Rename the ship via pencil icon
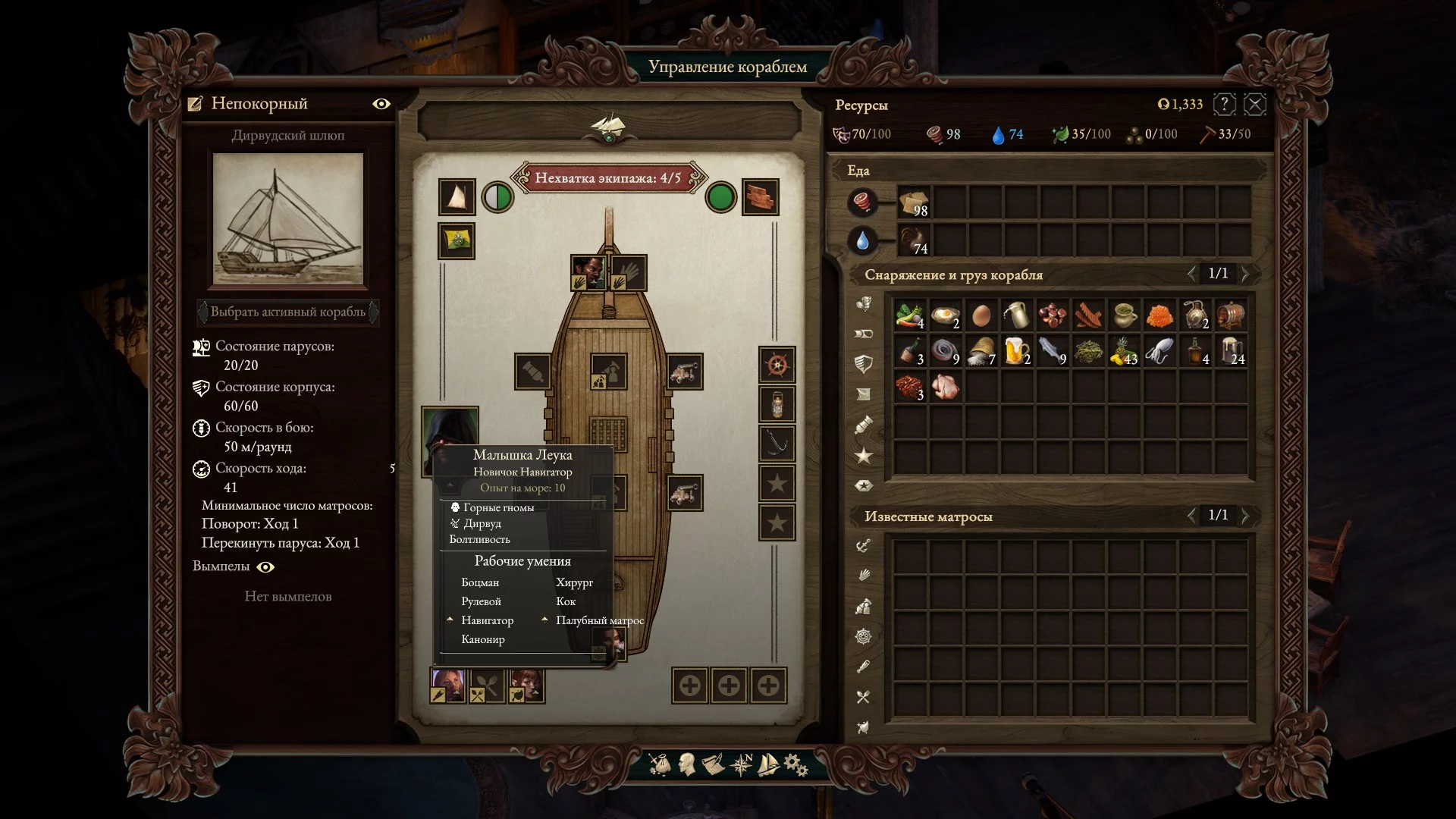This screenshot has width=1456, height=819. [196, 104]
